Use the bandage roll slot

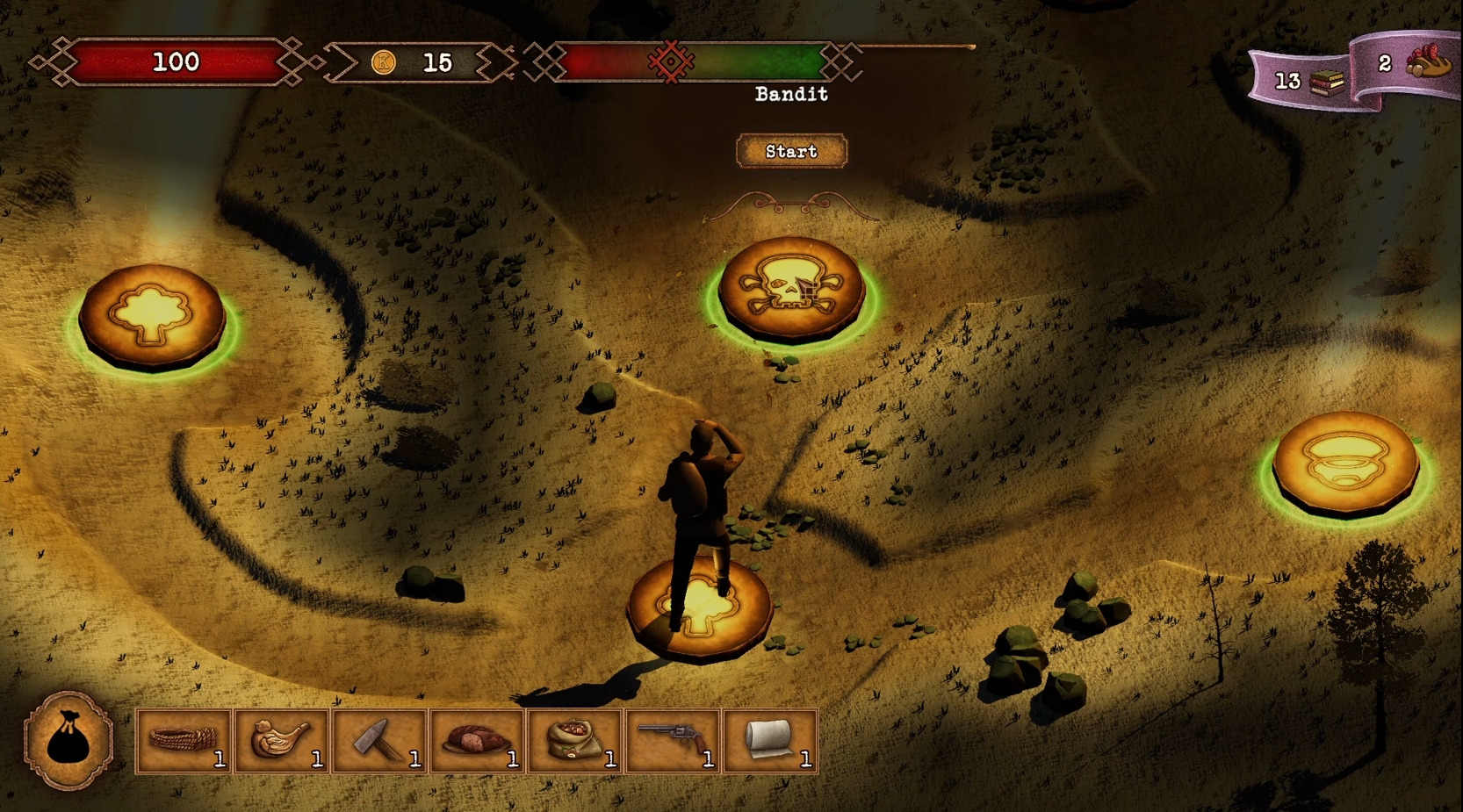pos(771,742)
